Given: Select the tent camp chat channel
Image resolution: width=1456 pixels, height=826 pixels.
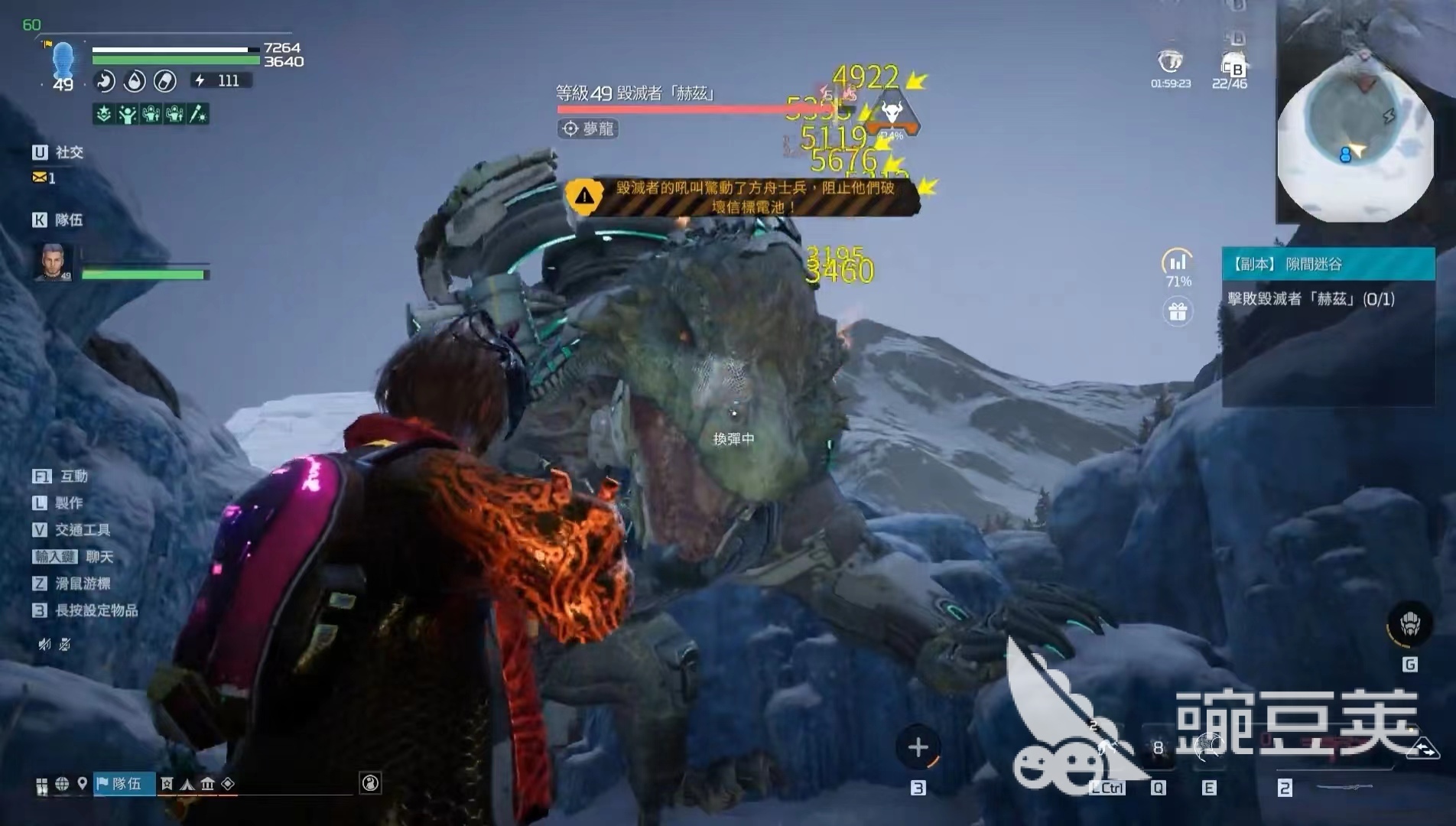Looking at the screenshot, I should tap(187, 784).
